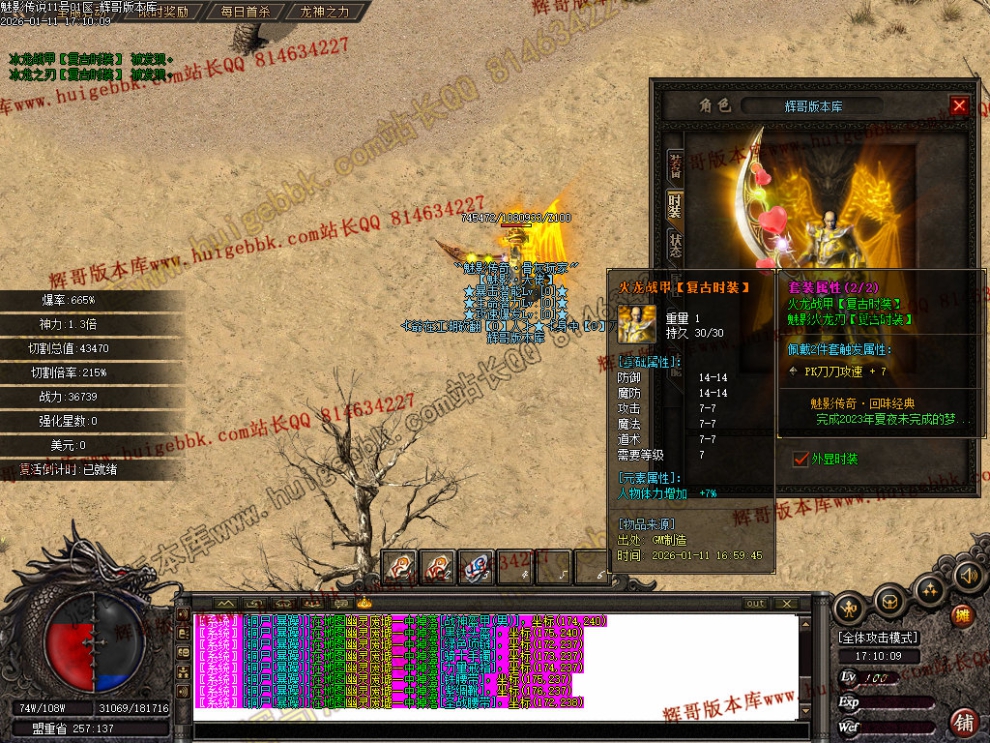Toggle the sound speaker icon
The image size is (990, 743).
point(967,575)
